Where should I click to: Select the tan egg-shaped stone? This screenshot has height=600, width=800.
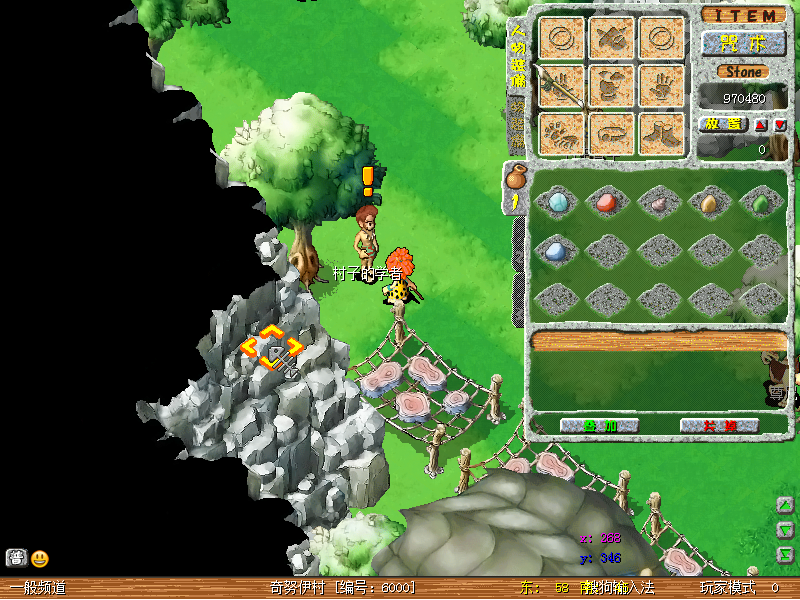[709, 203]
